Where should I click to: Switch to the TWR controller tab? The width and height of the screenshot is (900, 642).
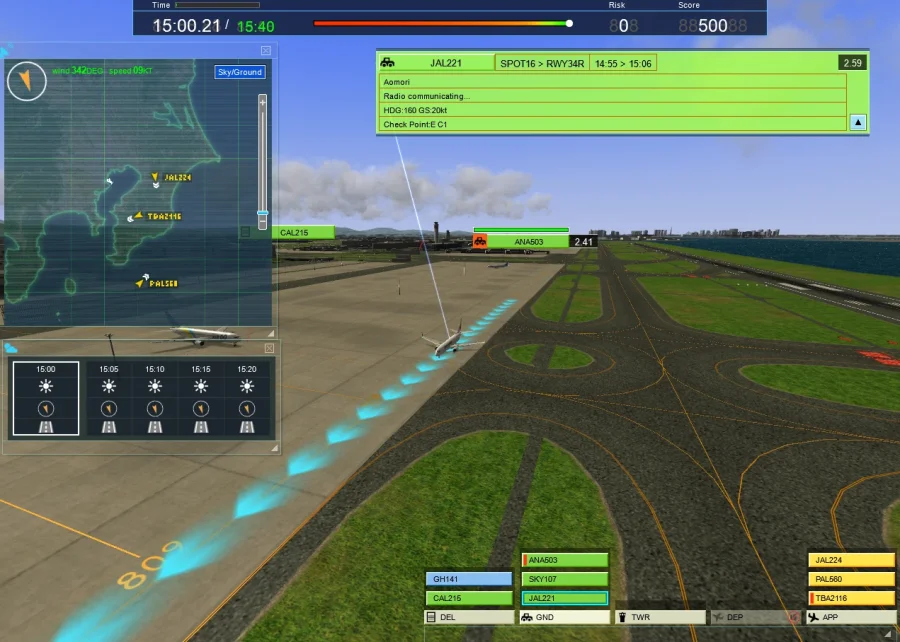click(x=660, y=617)
